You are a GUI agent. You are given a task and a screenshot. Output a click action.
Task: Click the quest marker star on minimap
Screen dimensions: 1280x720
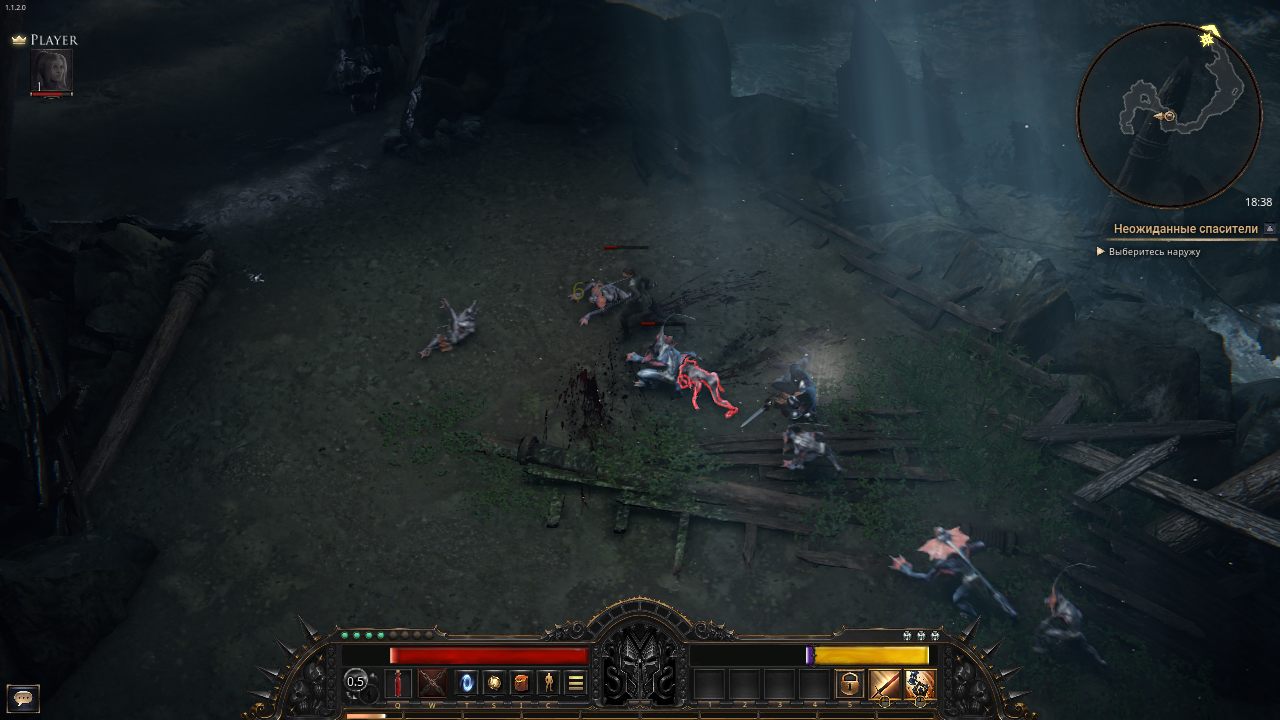(1205, 40)
